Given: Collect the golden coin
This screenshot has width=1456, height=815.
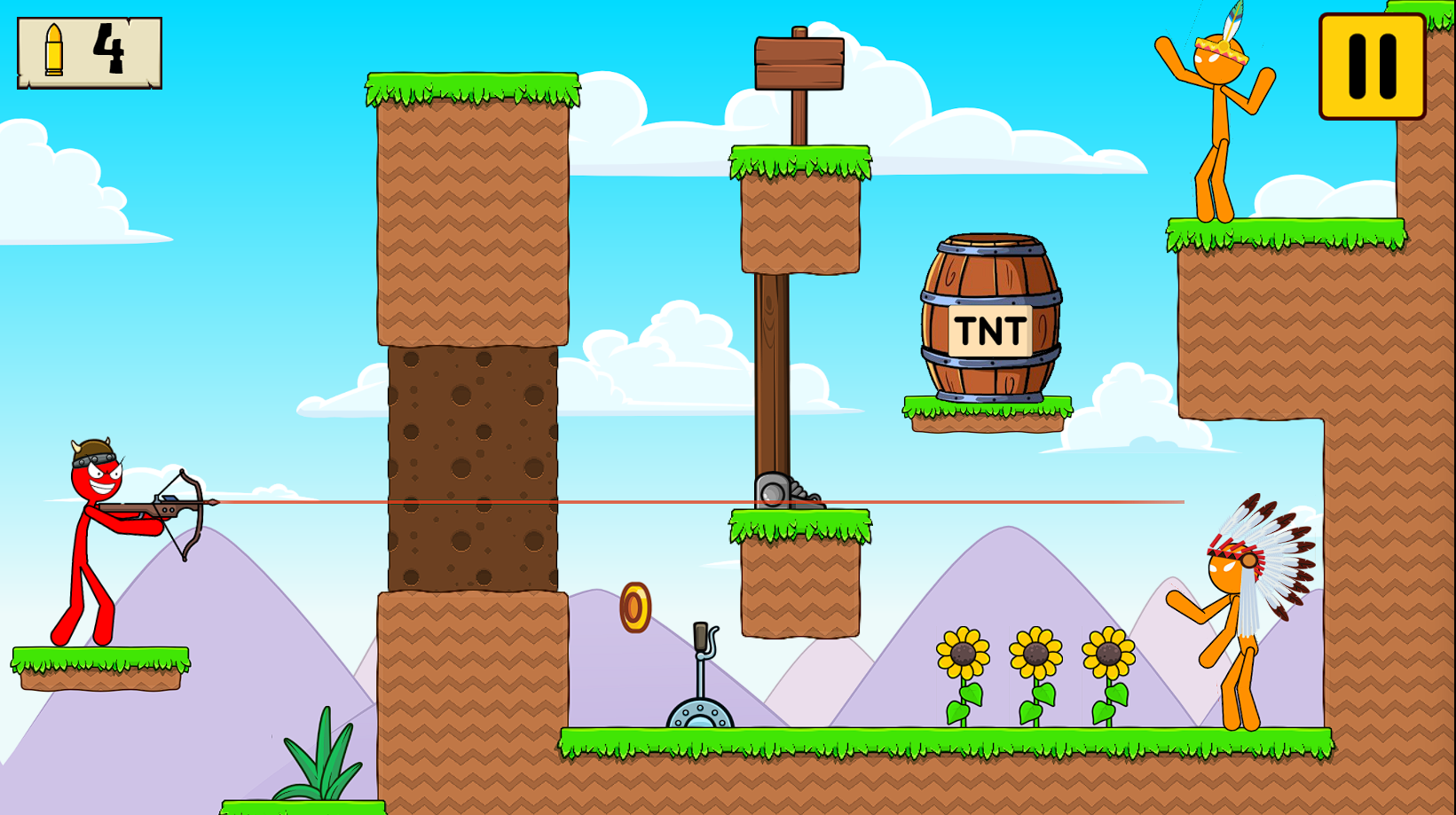Looking at the screenshot, I should pyautogui.click(x=635, y=608).
